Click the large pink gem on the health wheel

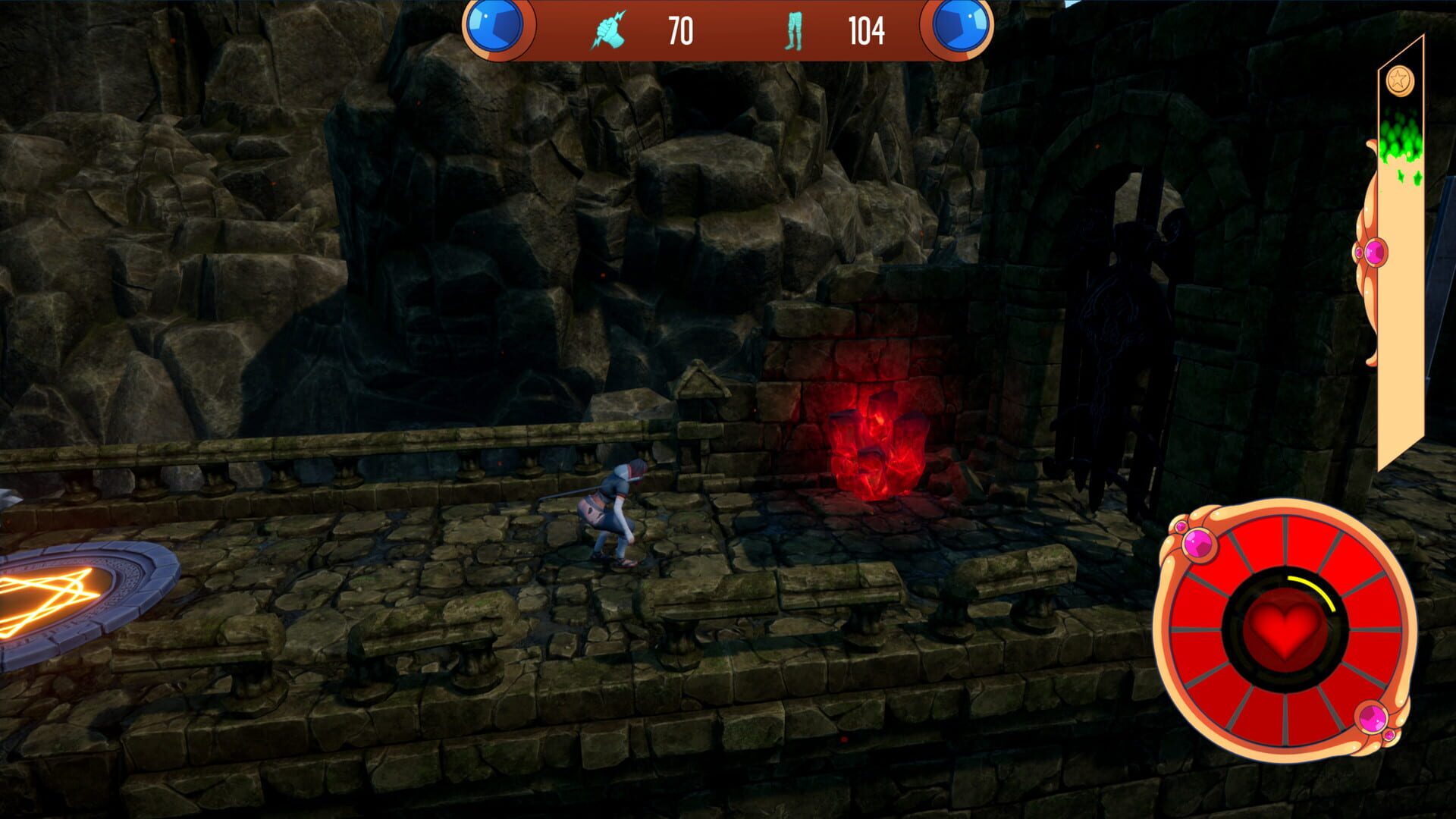click(1199, 544)
